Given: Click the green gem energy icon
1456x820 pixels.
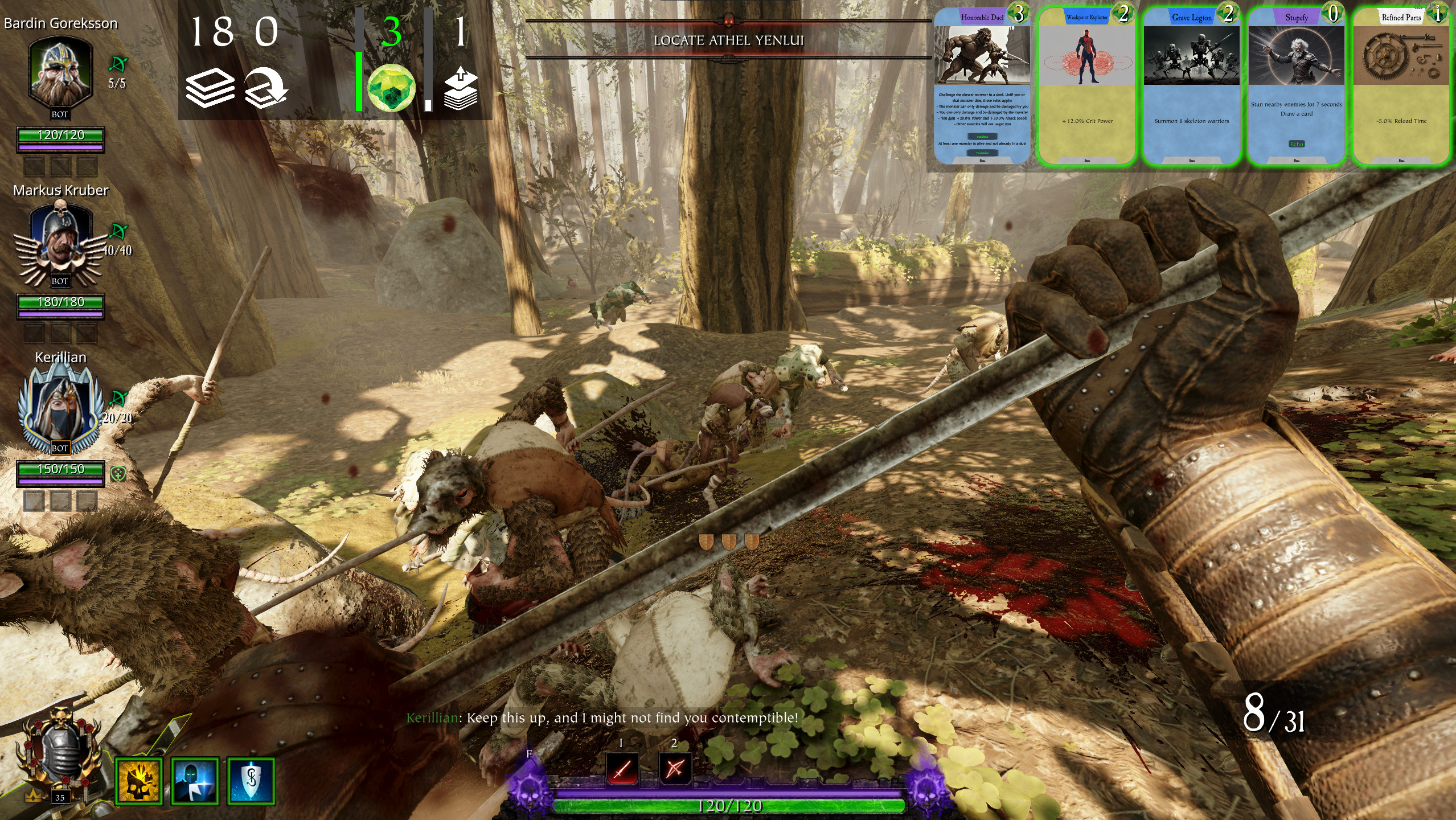Looking at the screenshot, I should pos(391,88).
